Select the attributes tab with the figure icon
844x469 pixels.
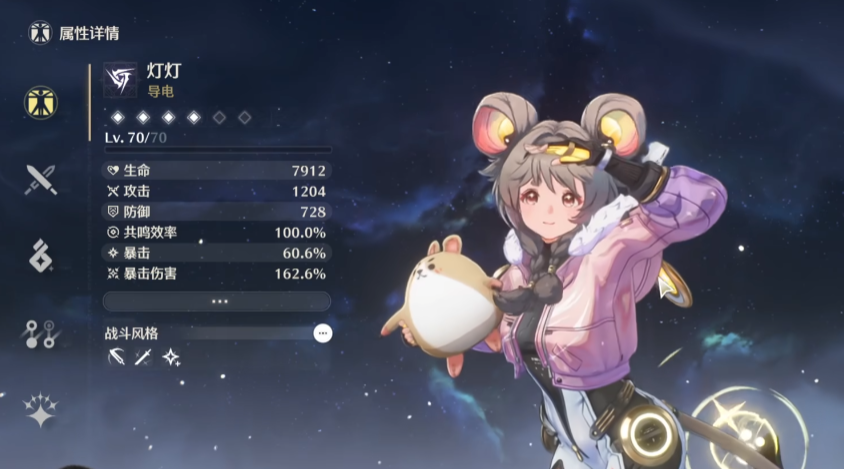click(x=41, y=101)
